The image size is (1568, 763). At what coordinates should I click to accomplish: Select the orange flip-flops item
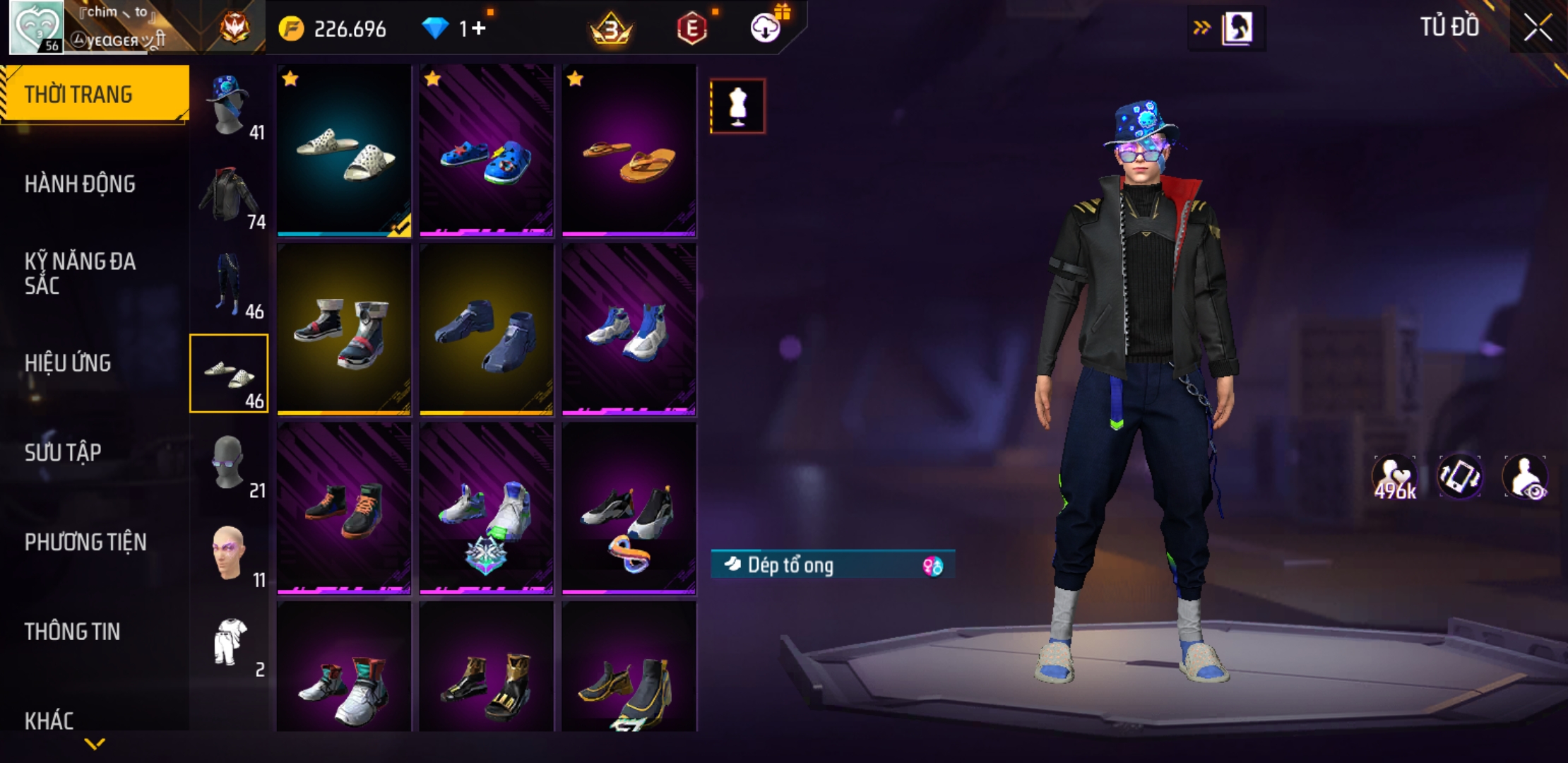click(x=629, y=150)
